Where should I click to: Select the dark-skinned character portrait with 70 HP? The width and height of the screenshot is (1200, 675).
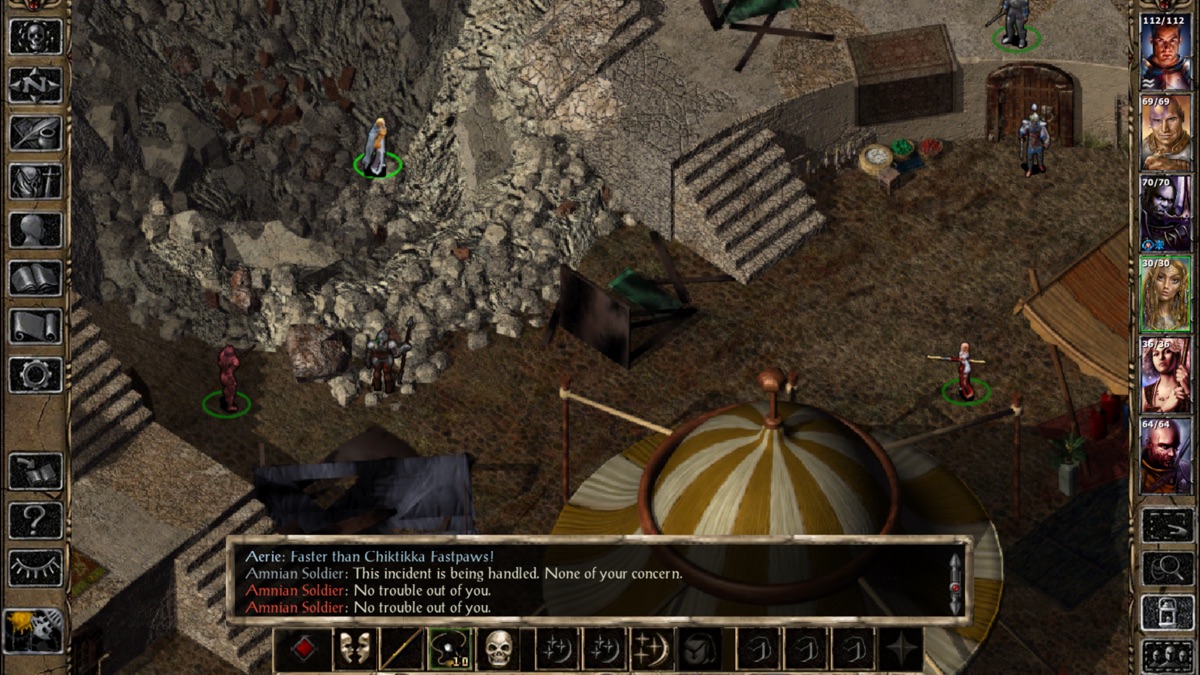click(x=1165, y=213)
